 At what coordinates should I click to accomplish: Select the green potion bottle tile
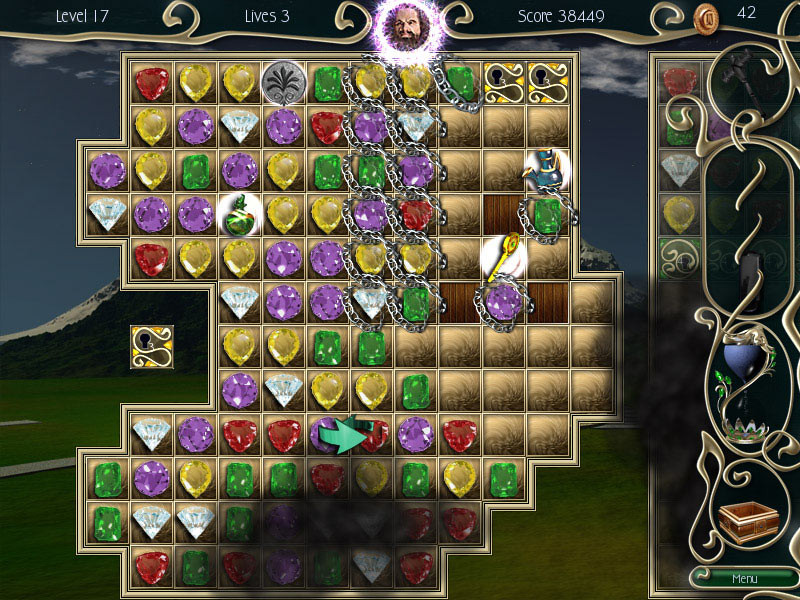[x=240, y=213]
